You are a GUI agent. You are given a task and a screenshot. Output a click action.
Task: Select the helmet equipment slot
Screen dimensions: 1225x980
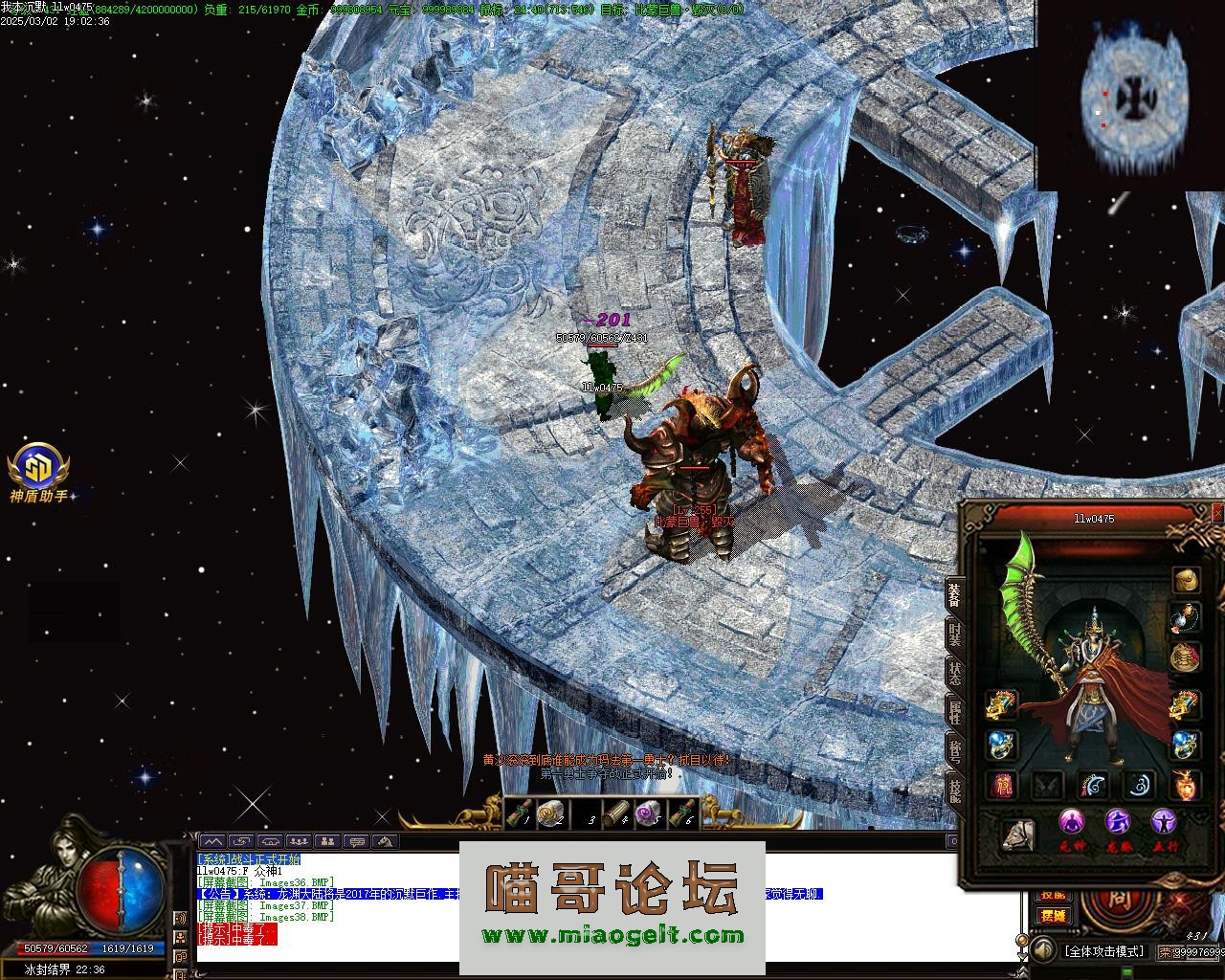click(x=1187, y=580)
